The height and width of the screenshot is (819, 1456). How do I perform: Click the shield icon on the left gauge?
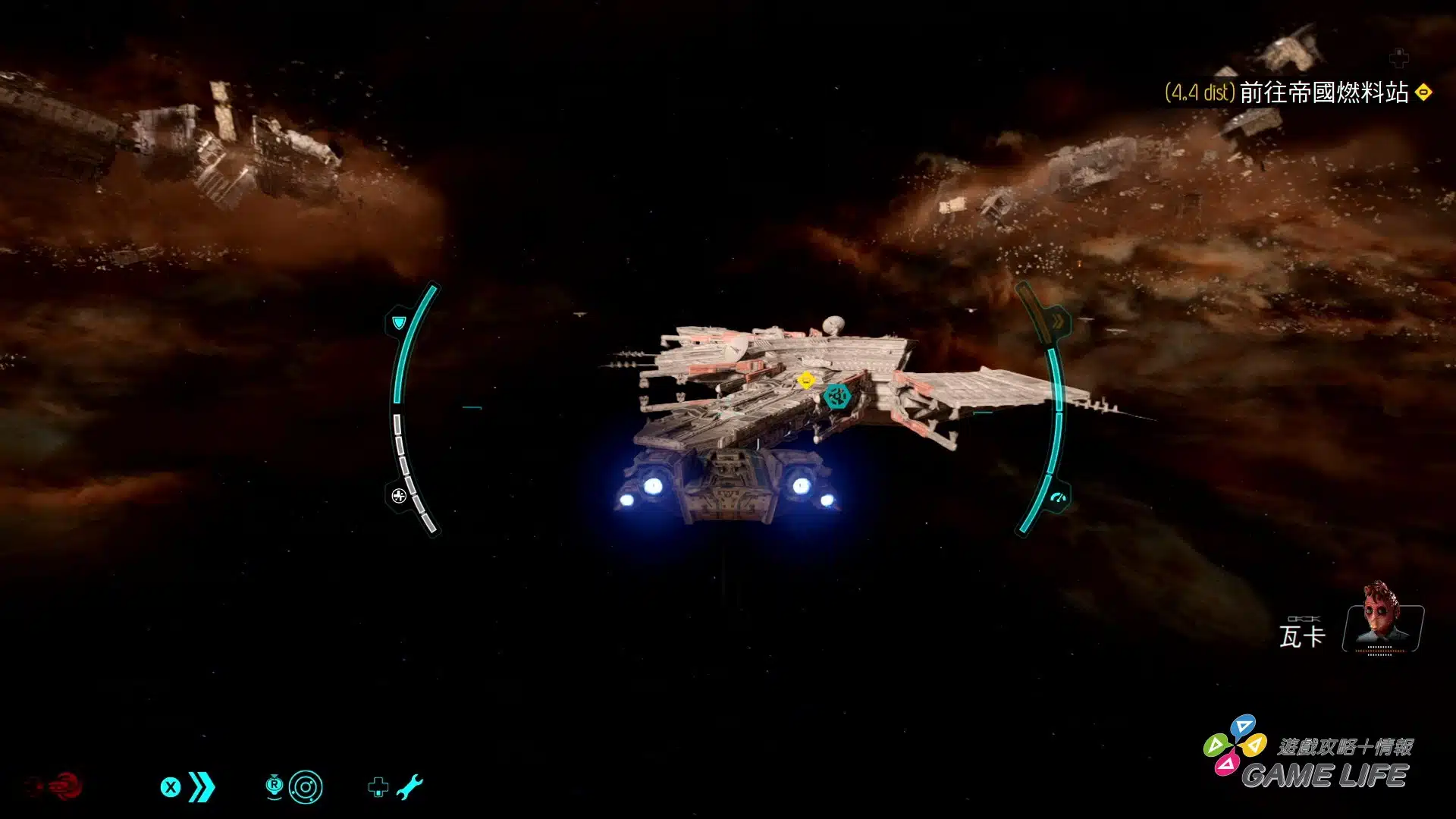[399, 323]
